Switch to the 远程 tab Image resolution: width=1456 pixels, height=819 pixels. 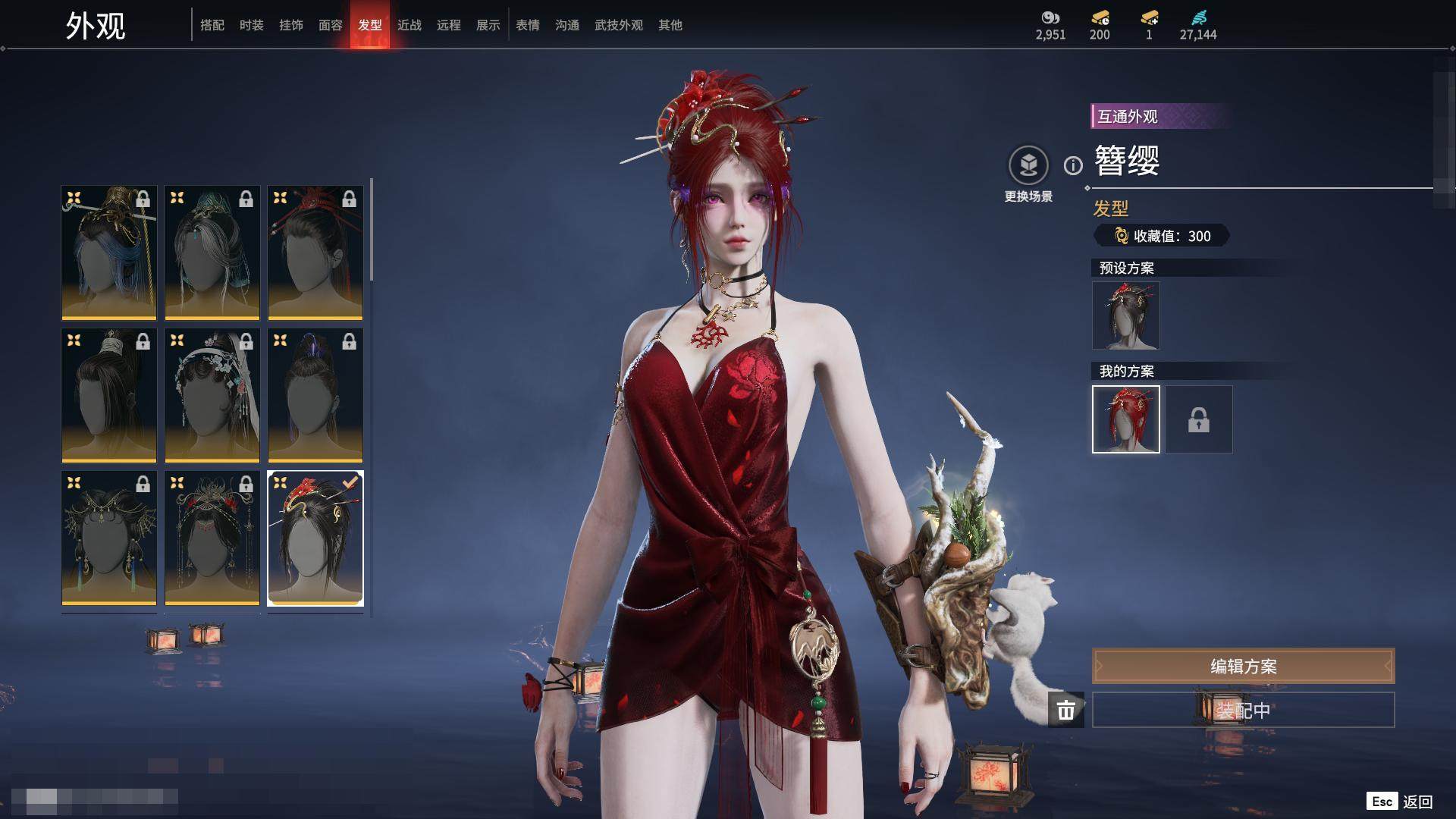(449, 25)
